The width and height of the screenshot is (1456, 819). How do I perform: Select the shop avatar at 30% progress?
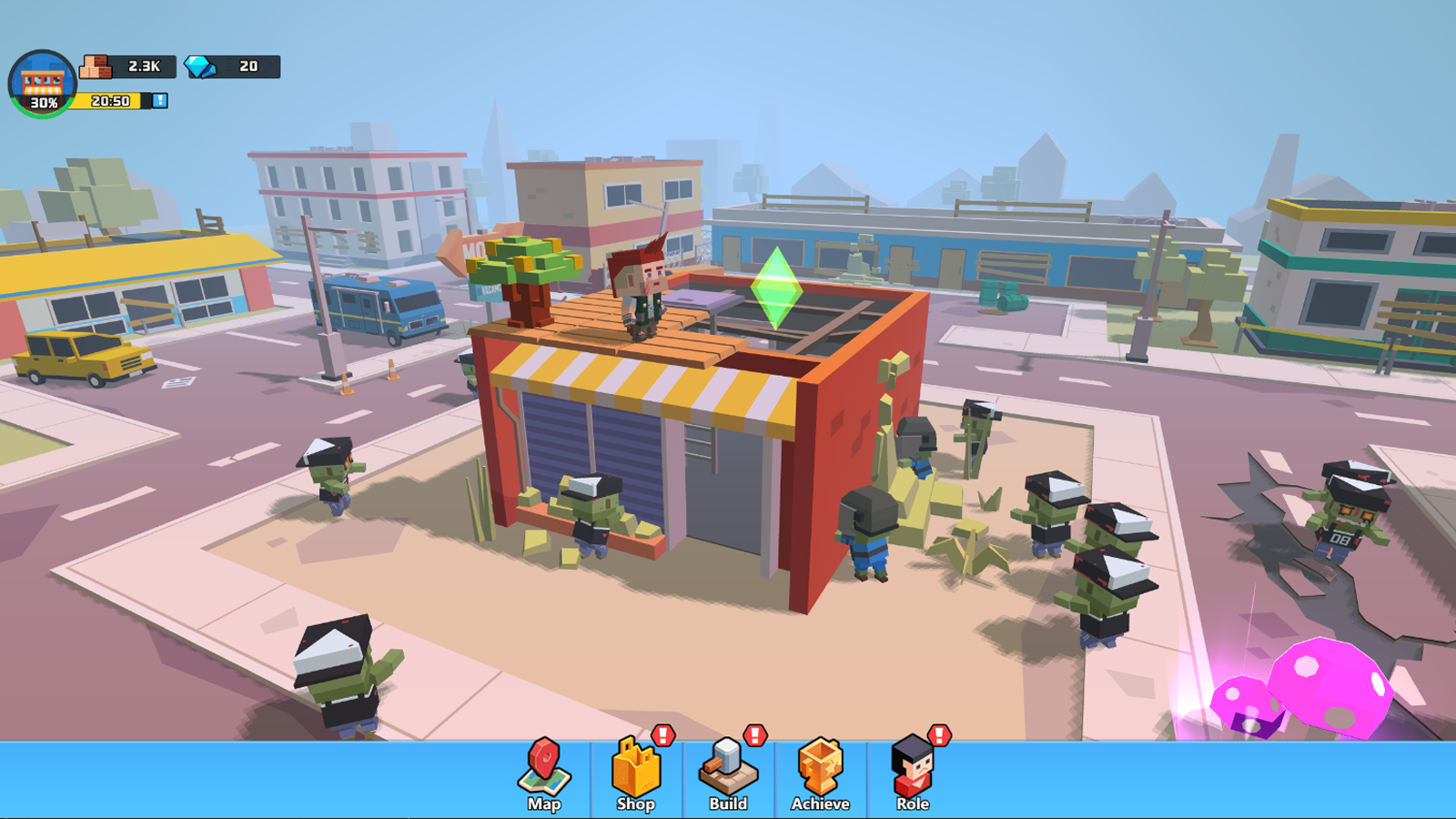(43, 82)
